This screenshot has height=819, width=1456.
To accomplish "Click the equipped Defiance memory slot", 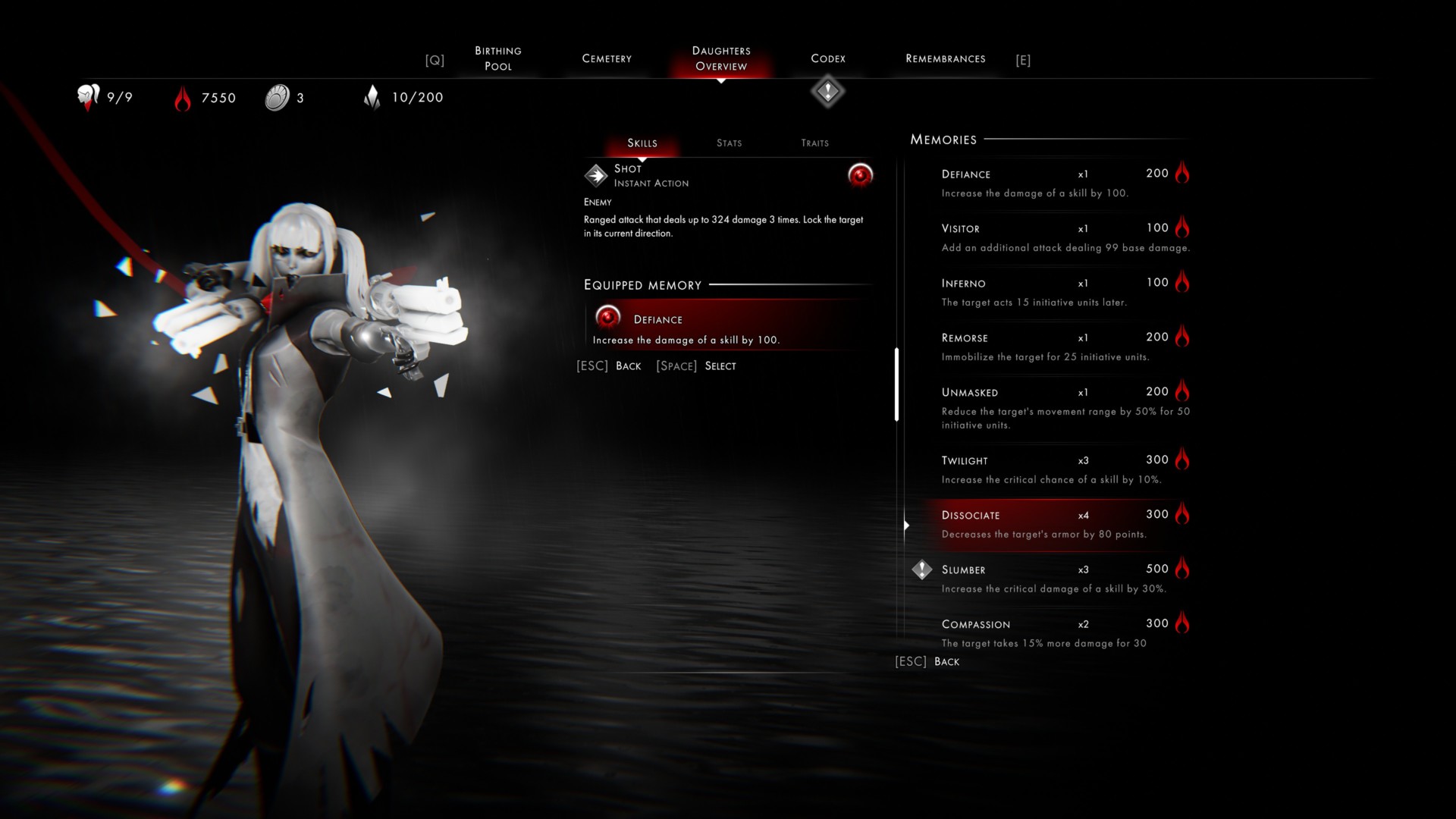I will tap(728, 326).
